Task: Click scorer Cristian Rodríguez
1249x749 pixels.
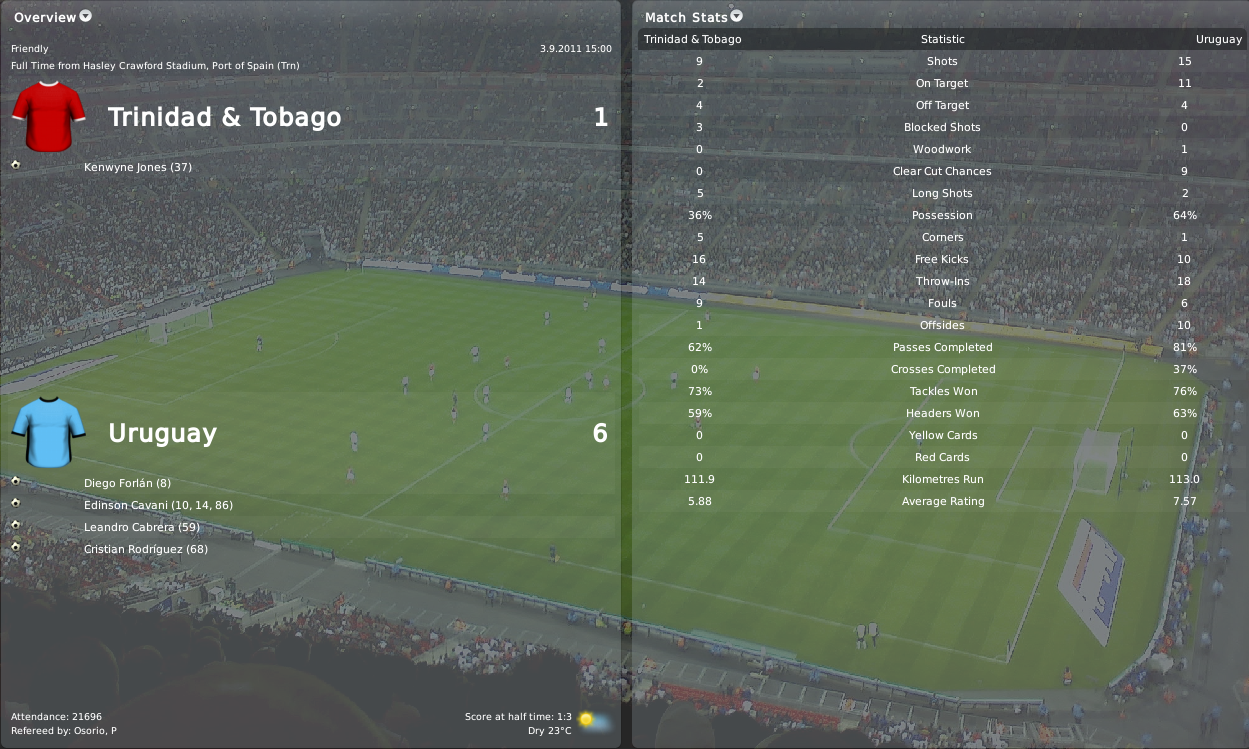Action: coord(146,549)
